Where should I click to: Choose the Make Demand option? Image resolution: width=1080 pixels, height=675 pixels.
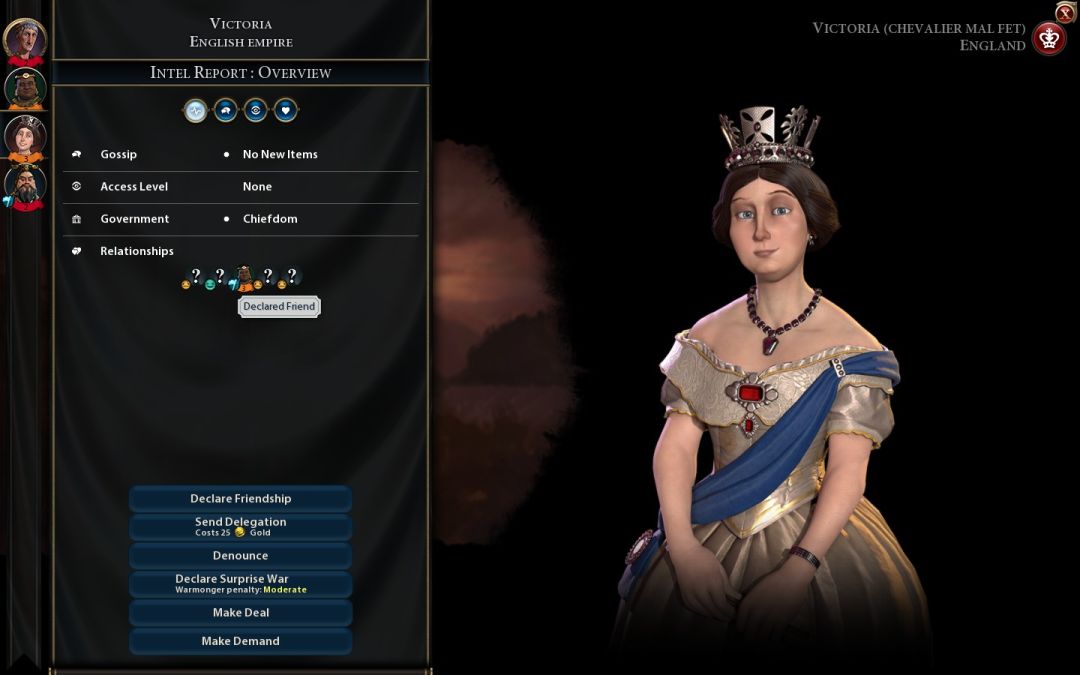(240, 641)
